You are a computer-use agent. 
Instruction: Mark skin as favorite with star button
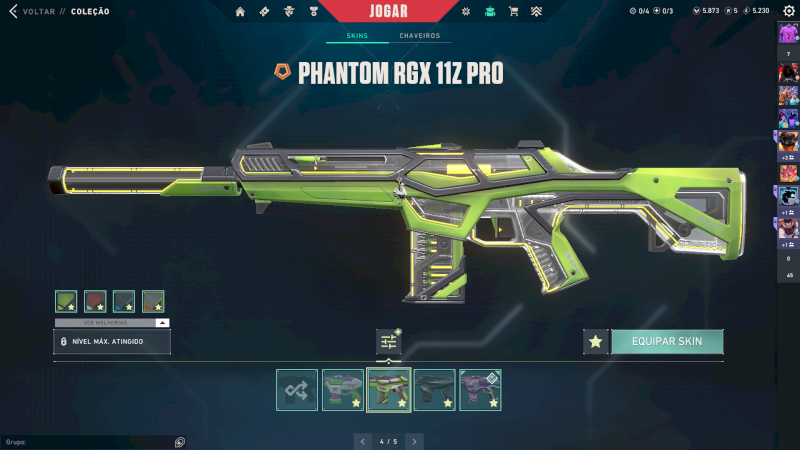tap(596, 342)
